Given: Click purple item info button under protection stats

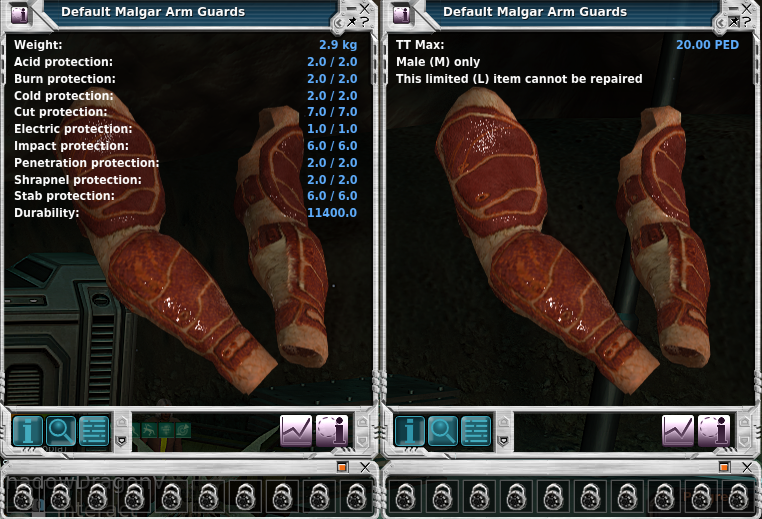Looking at the screenshot, I should (331, 431).
